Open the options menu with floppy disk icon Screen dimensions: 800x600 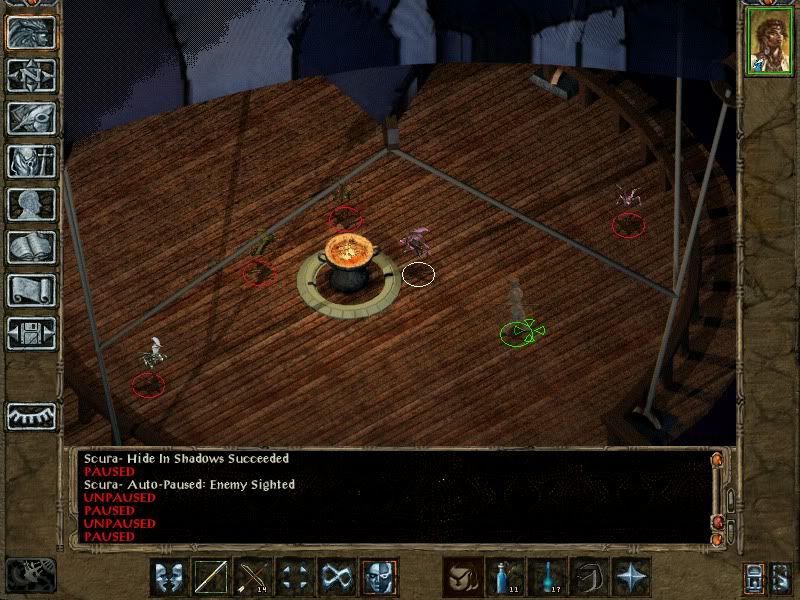31,333
